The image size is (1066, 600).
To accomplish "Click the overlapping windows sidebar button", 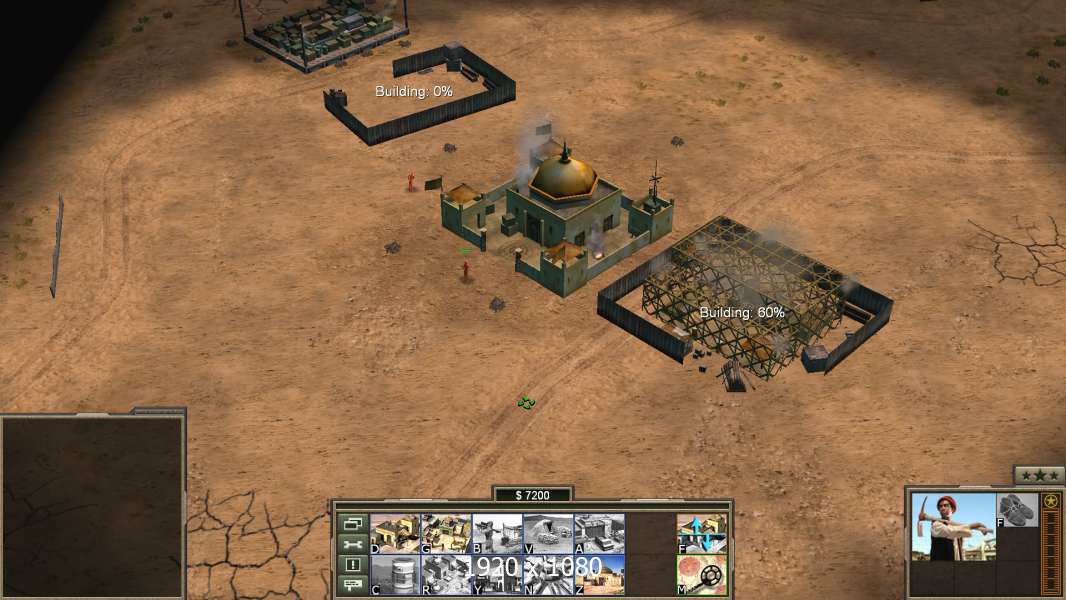I will (352, 523).
